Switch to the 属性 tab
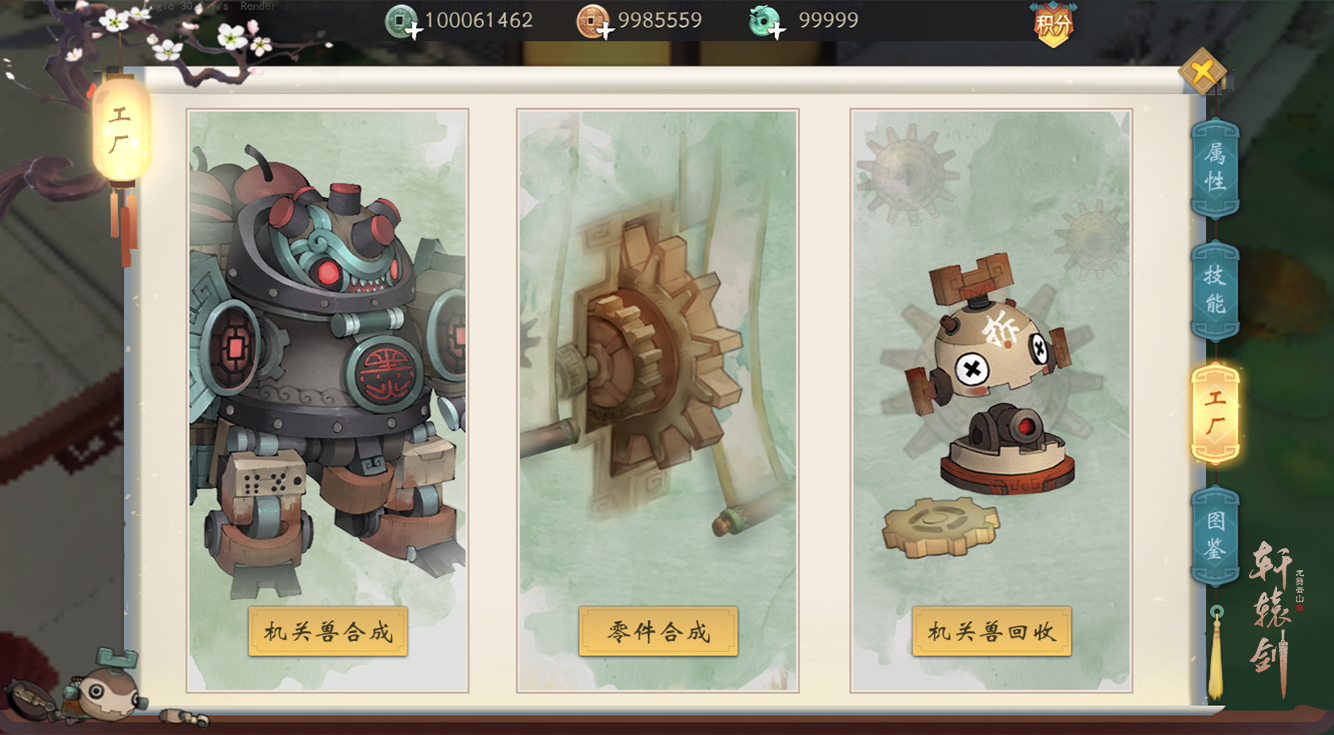This screenshot has height=735, width=1334. [1215, 167]
